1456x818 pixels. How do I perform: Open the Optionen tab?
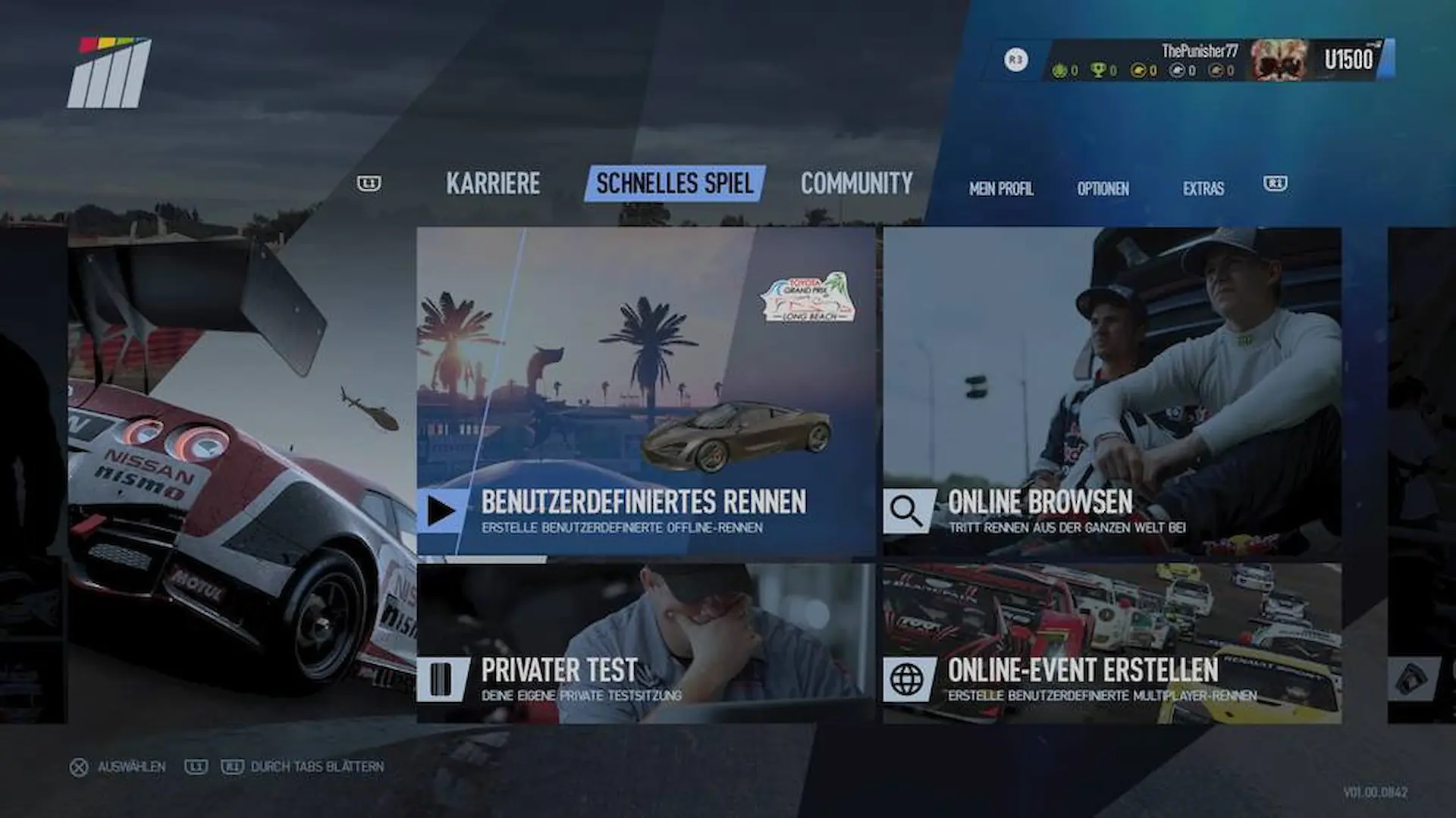coord(1103,189)
